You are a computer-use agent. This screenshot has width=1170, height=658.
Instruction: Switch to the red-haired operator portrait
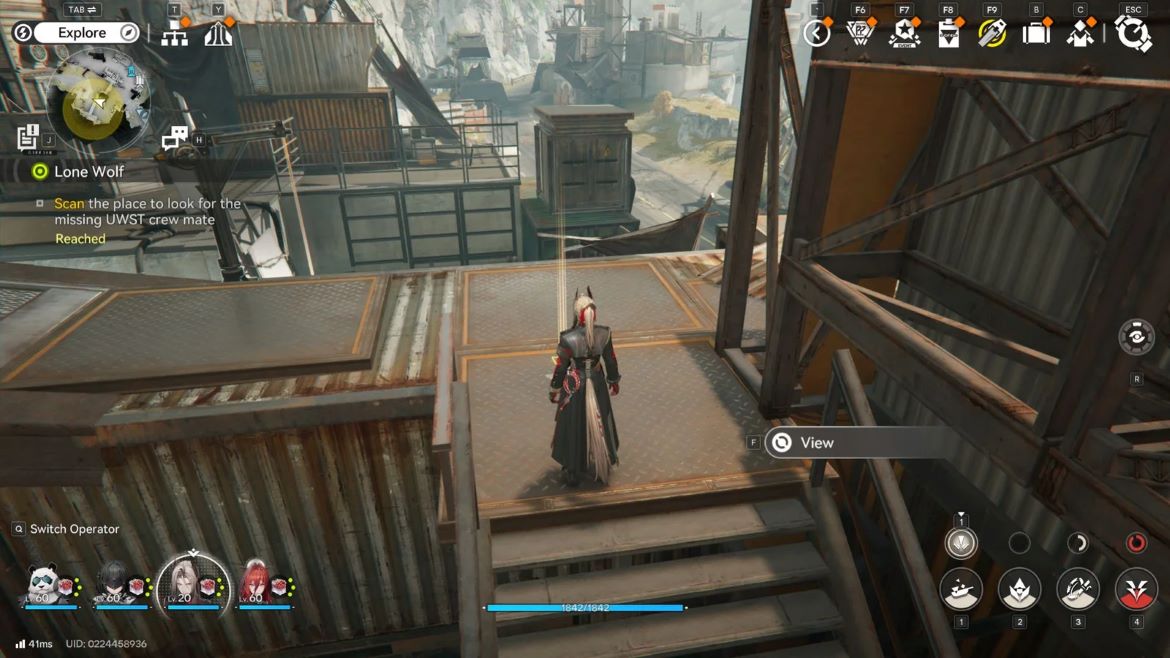coord(255,583)
